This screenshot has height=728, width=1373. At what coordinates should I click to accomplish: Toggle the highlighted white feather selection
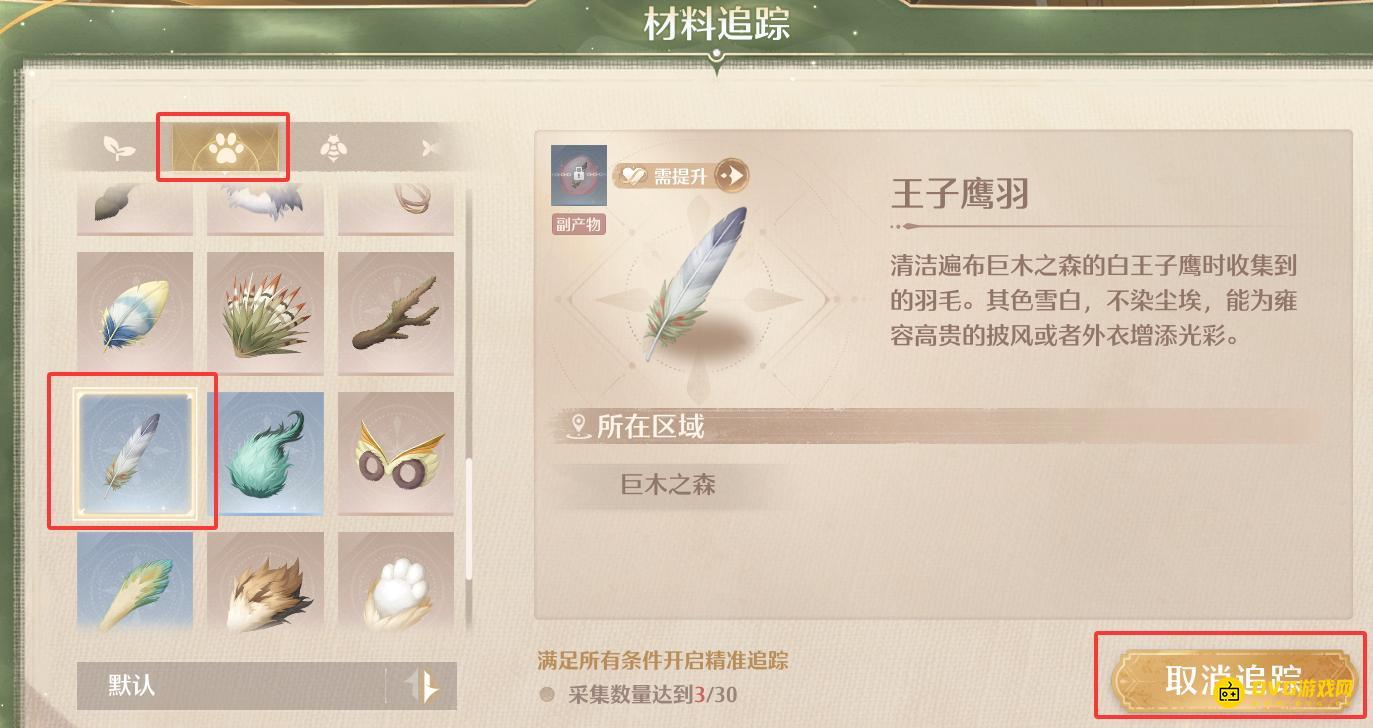point(134,453)
